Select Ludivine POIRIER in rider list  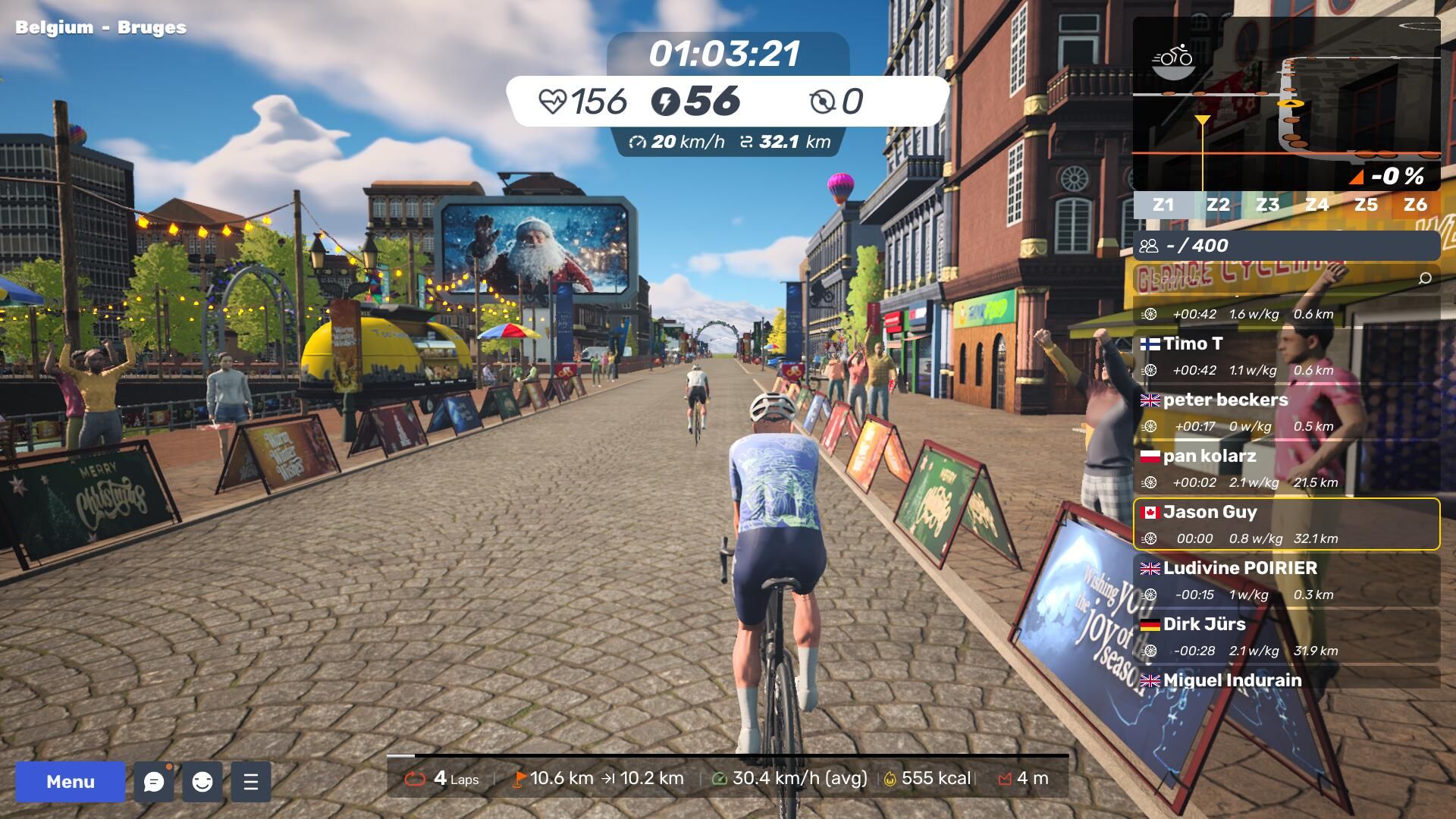[x=1286, y=580]
